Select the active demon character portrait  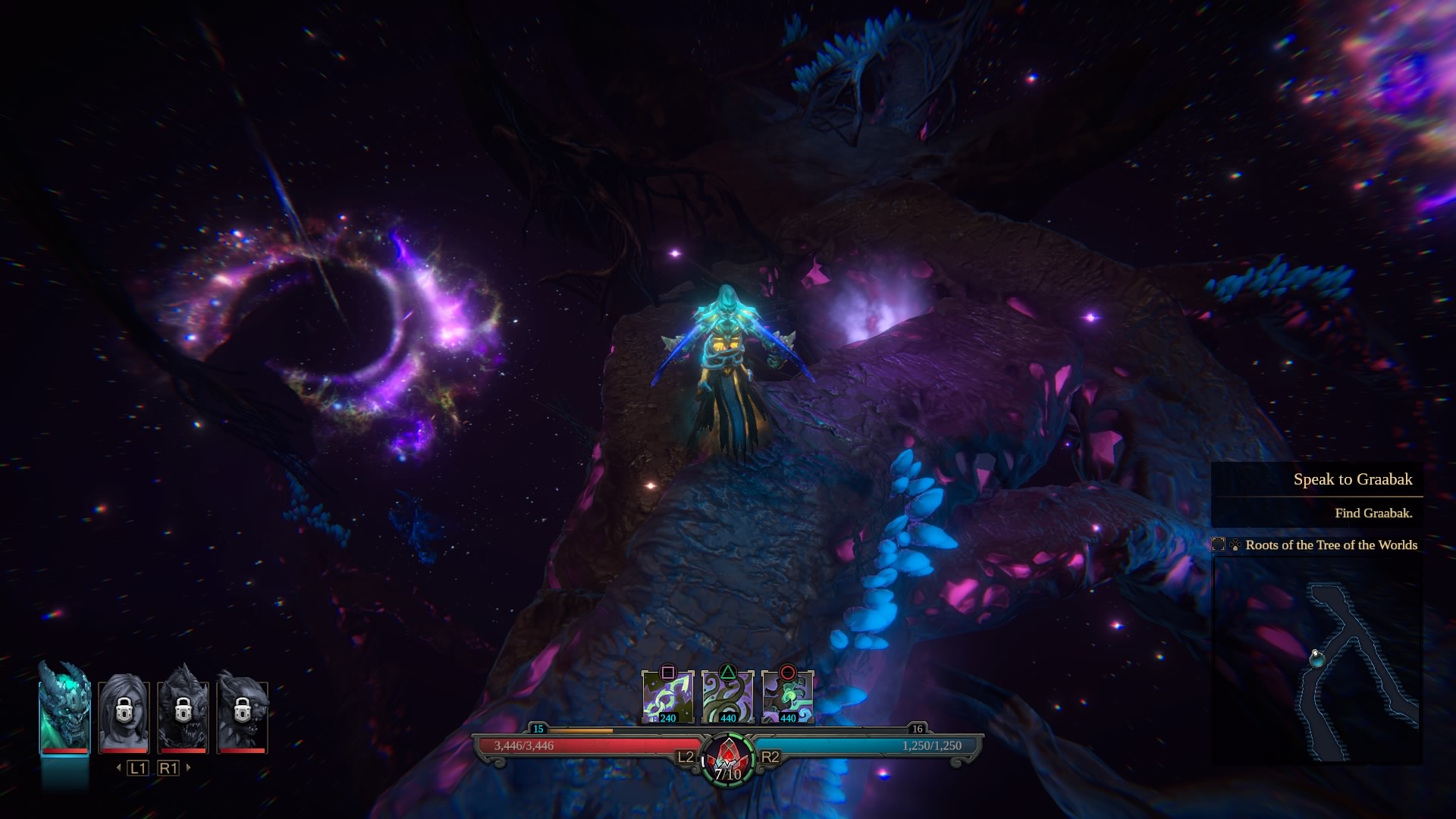point(63,709)
